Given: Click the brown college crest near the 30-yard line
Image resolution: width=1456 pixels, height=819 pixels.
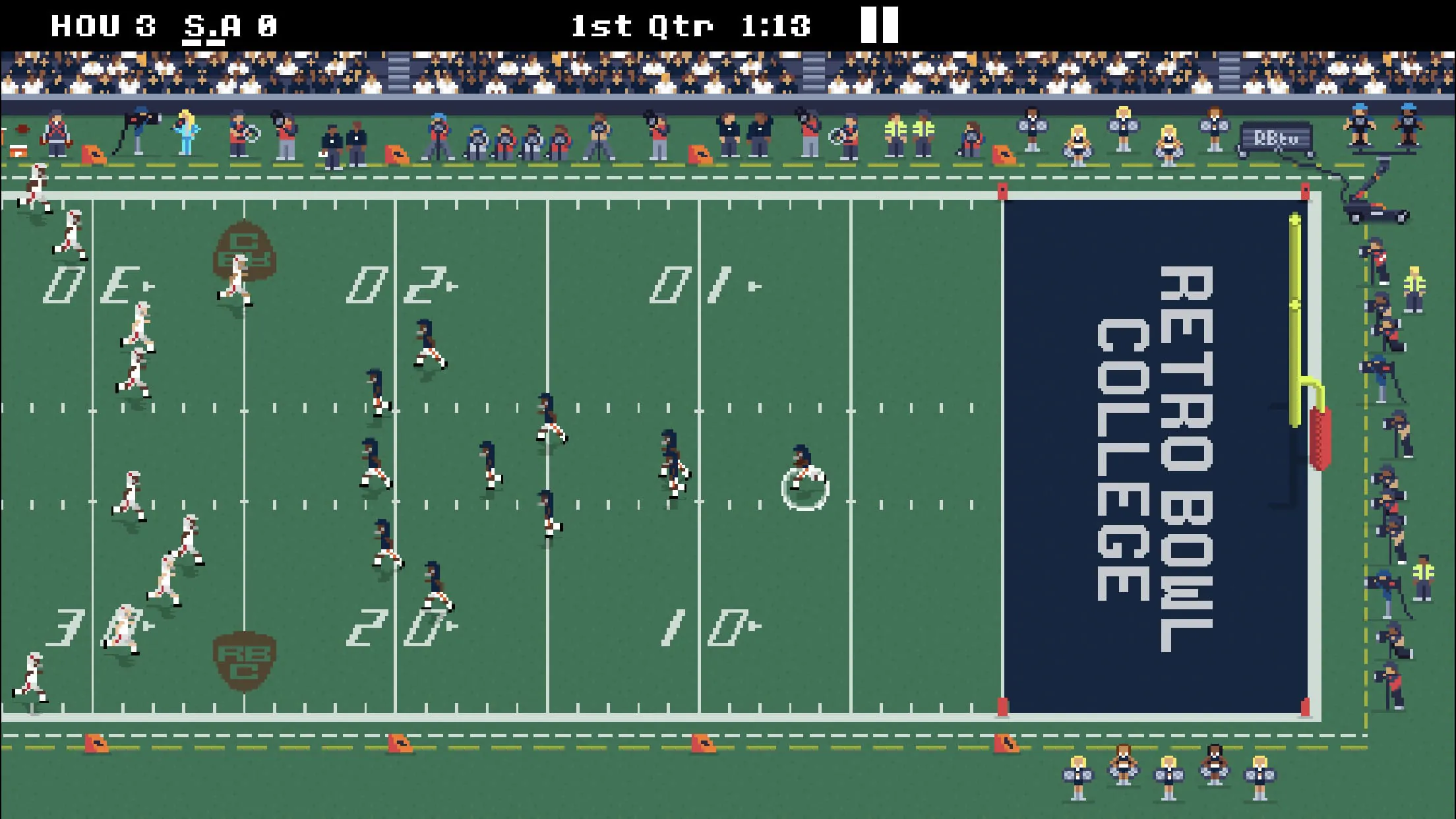Looking at the screenshot, I should [244, 251].
